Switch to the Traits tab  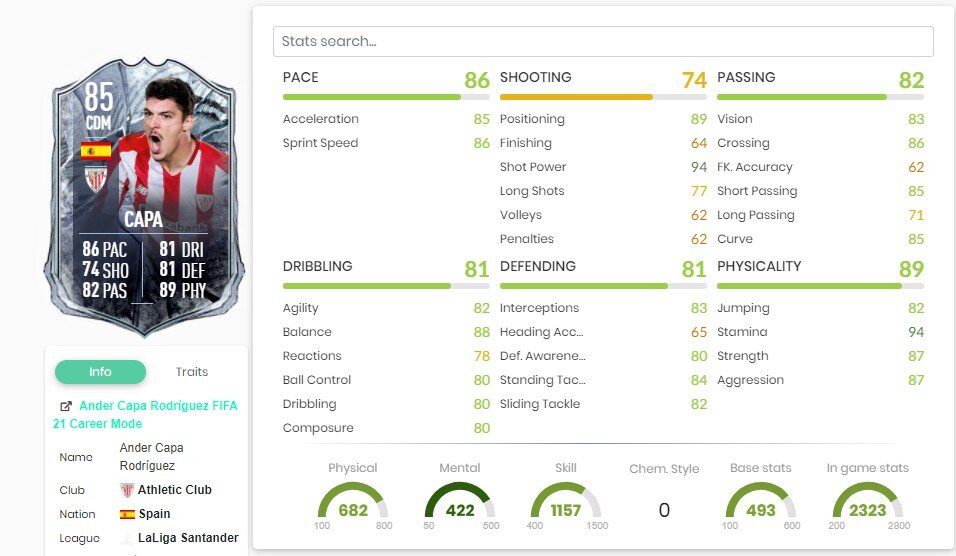(192, 372)
